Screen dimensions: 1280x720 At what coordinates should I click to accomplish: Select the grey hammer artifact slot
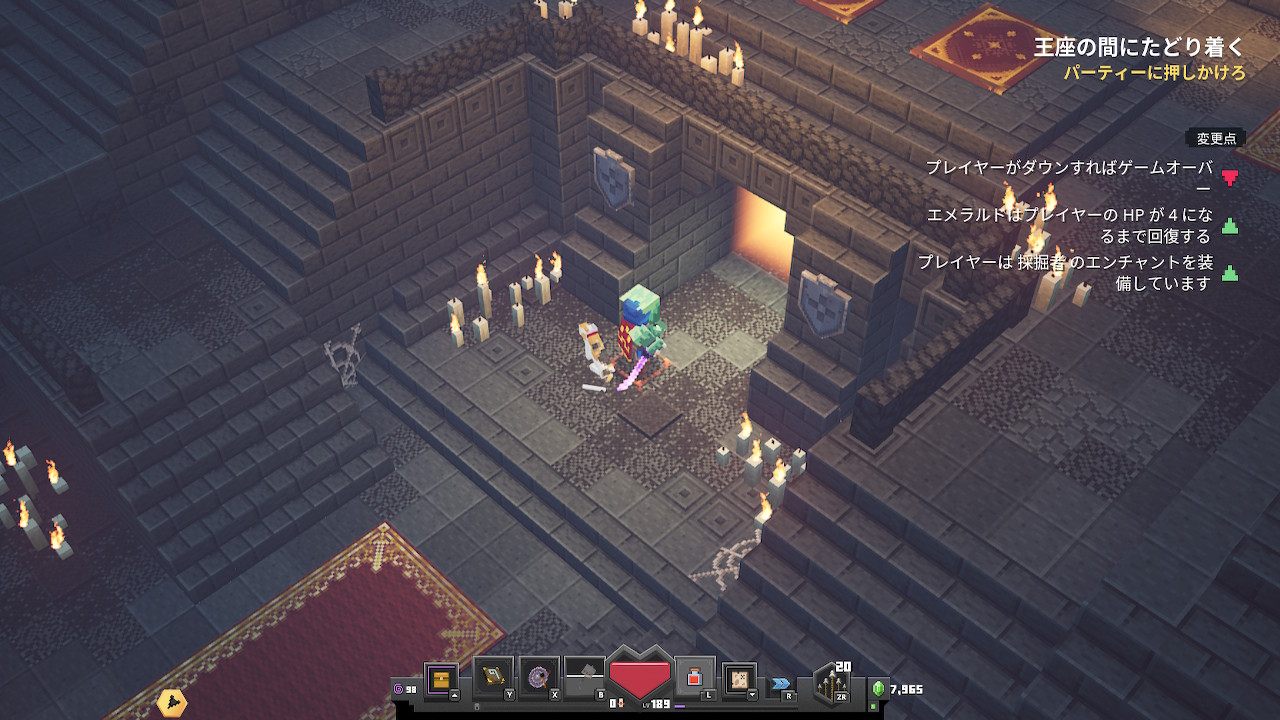click(x=585, y=677)
